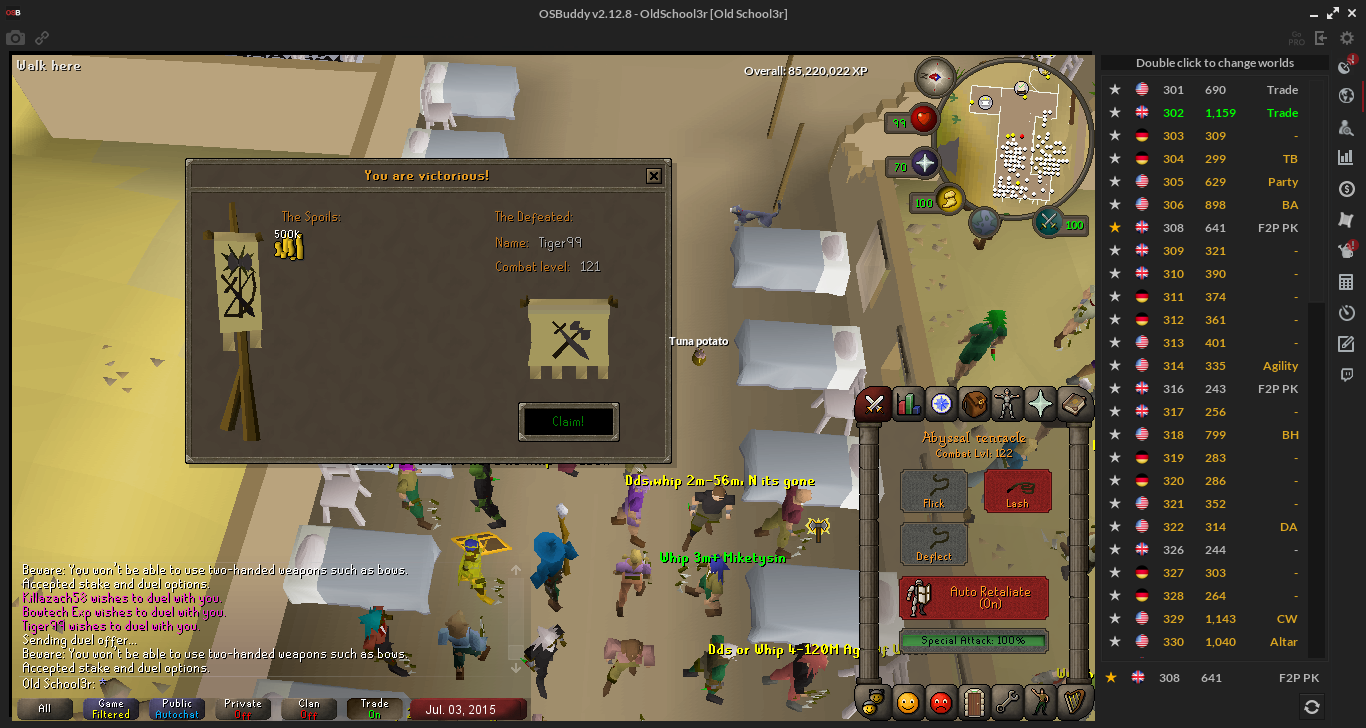
Task: Open the Magic spellbook tab
Action: coord(1074,403)
